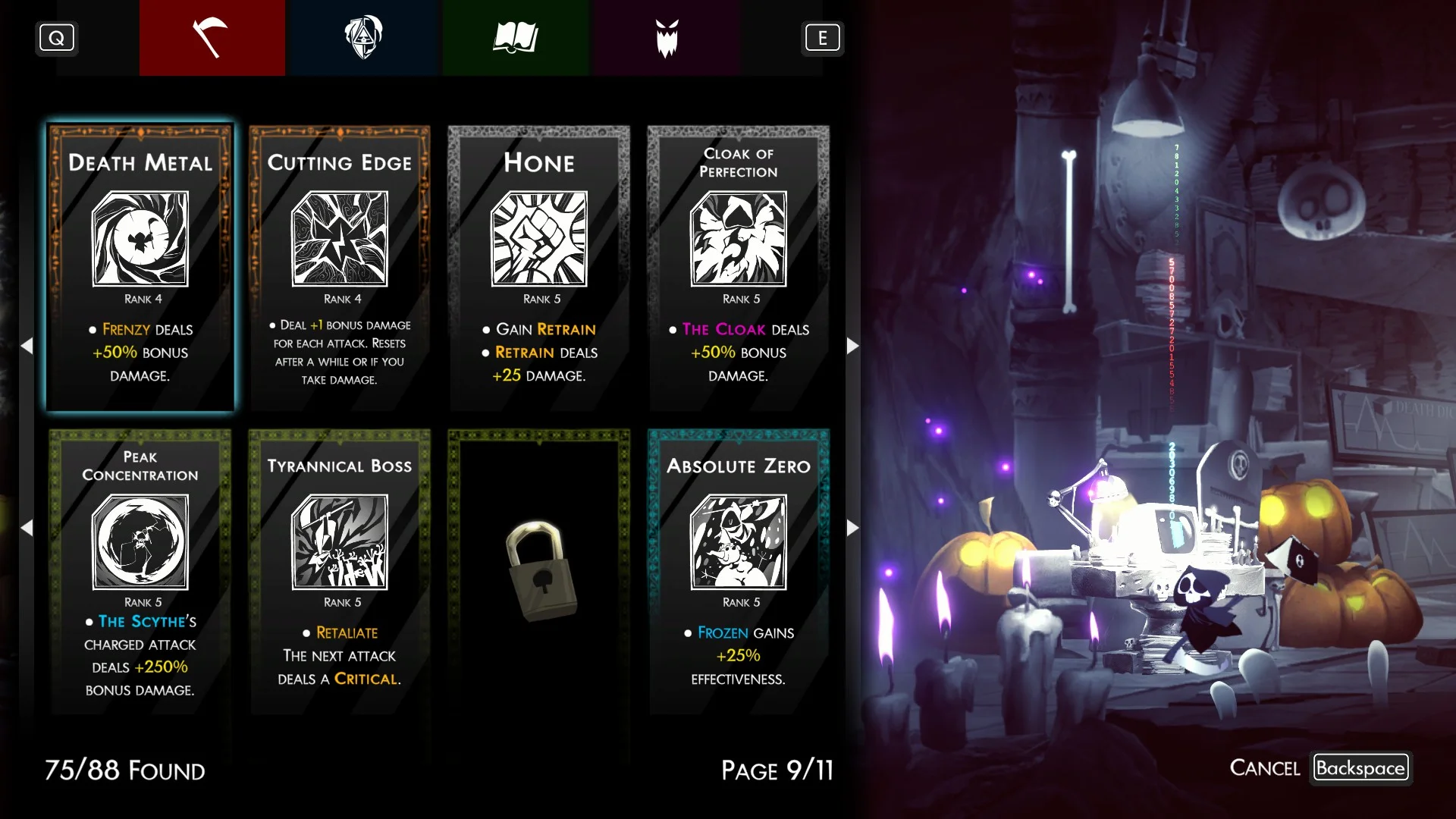Click the locked padlock card
This screenshot has width=1456, height=819.
tap(539, 571)
